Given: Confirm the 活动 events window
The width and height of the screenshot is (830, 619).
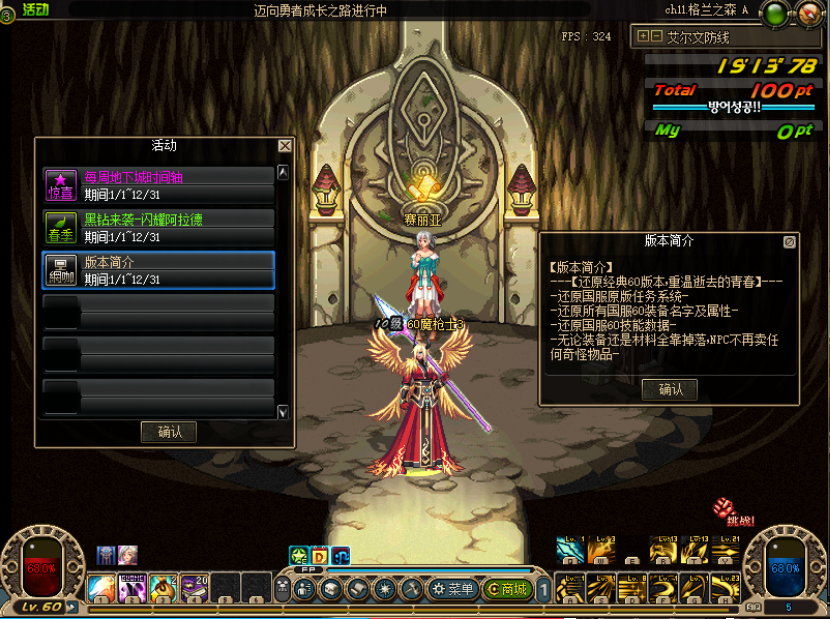Looking at the screenshot, I should click(169, 432).
